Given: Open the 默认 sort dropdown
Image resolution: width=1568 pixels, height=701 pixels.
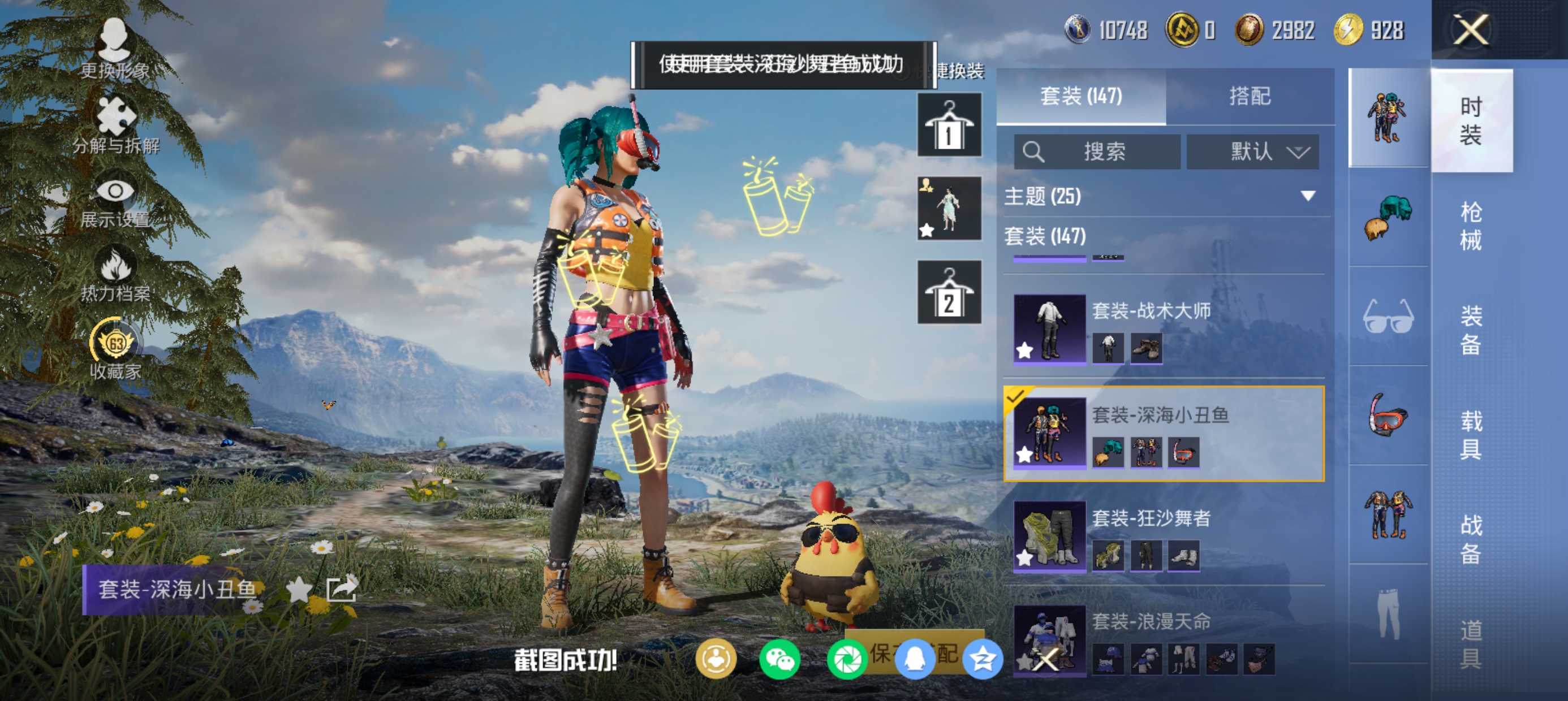Looking at the screenshot, I should (1253, 152).
